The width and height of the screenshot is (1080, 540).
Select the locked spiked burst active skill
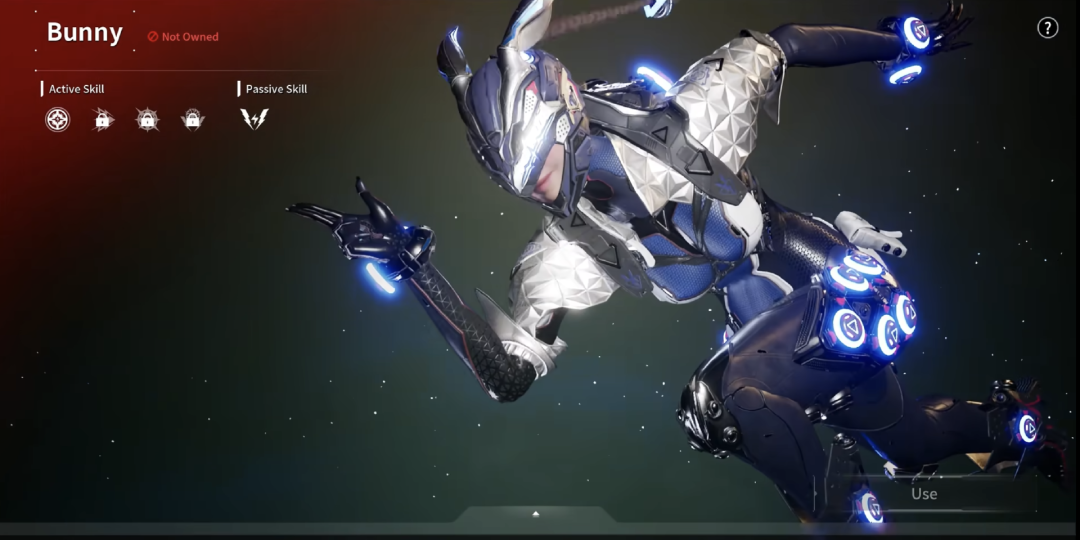[147, 120]
